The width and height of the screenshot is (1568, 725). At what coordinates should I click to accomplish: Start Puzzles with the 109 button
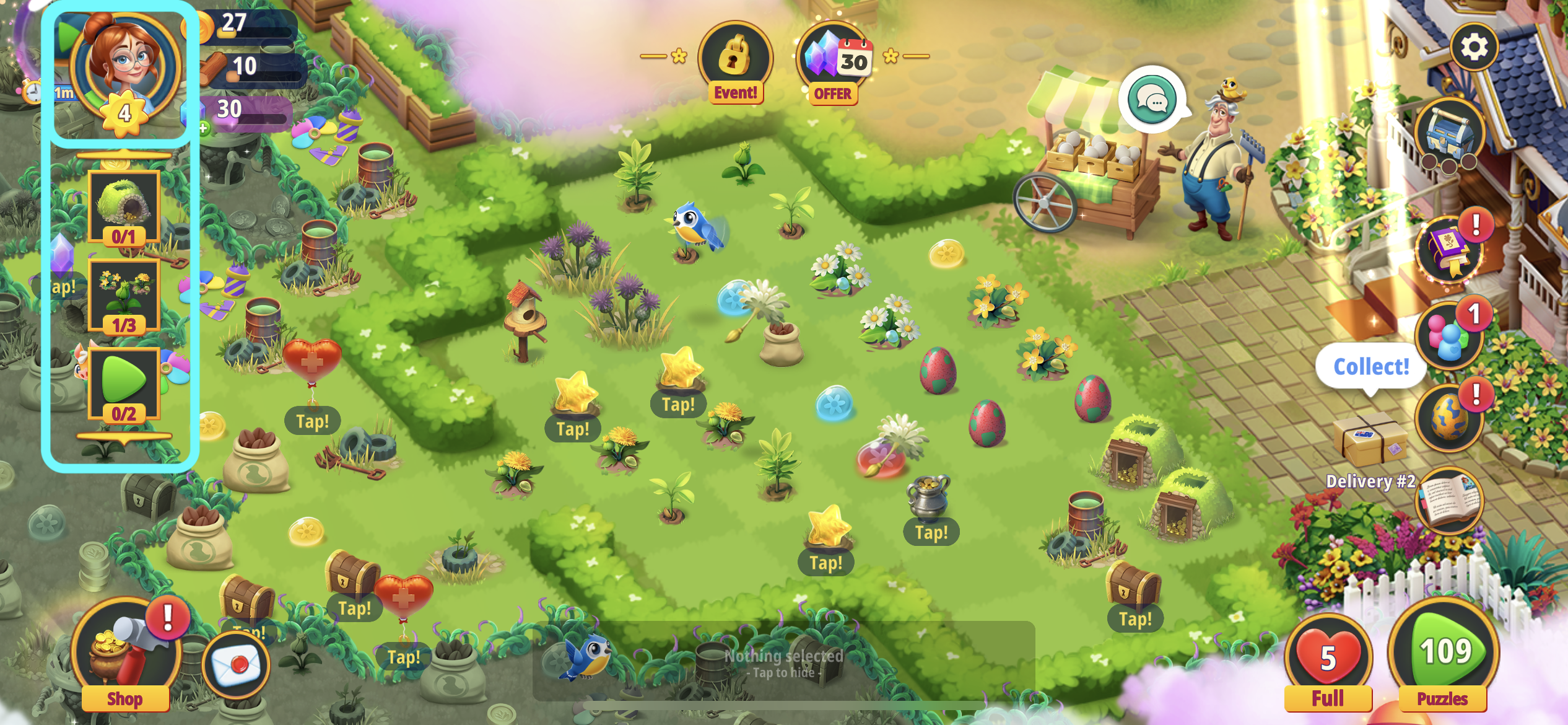(1444, 657)
